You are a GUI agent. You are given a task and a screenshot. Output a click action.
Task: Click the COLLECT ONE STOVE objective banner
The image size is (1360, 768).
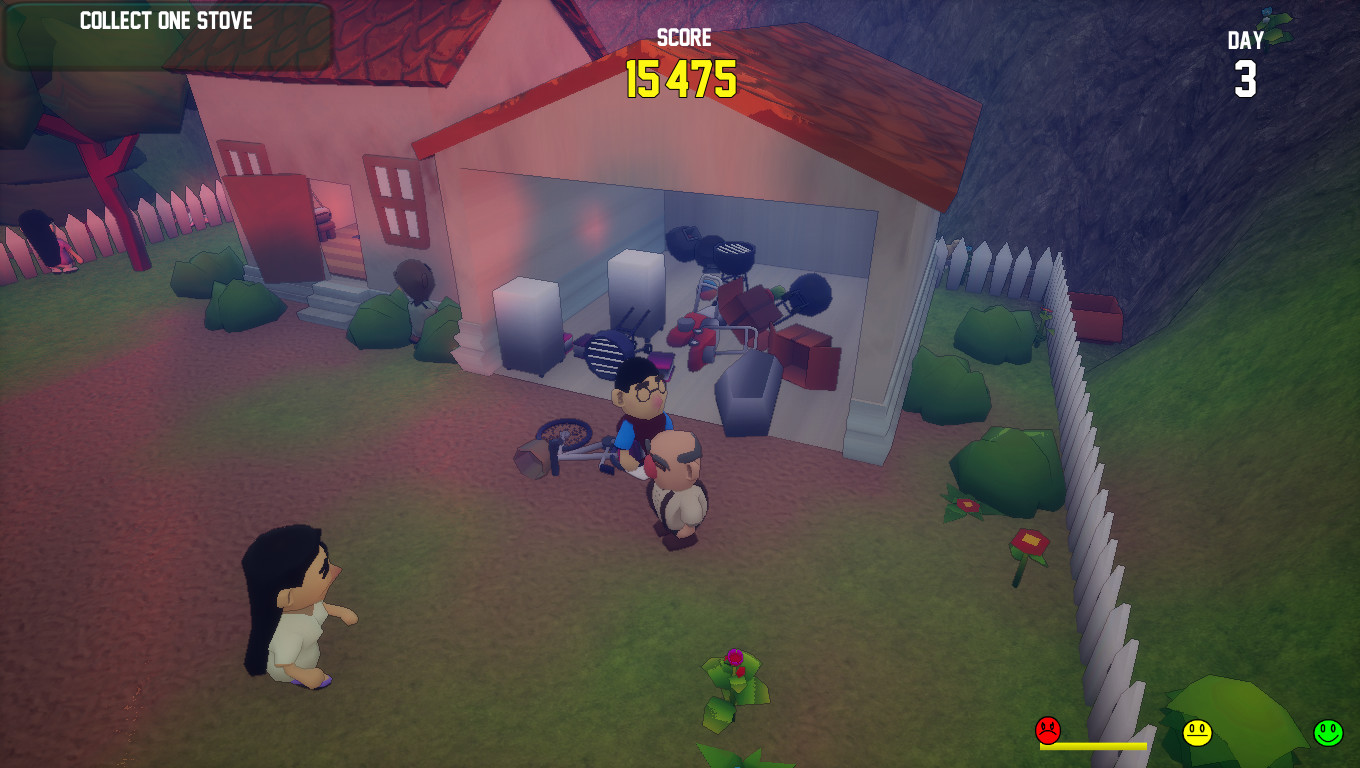[x=167, y=22]
